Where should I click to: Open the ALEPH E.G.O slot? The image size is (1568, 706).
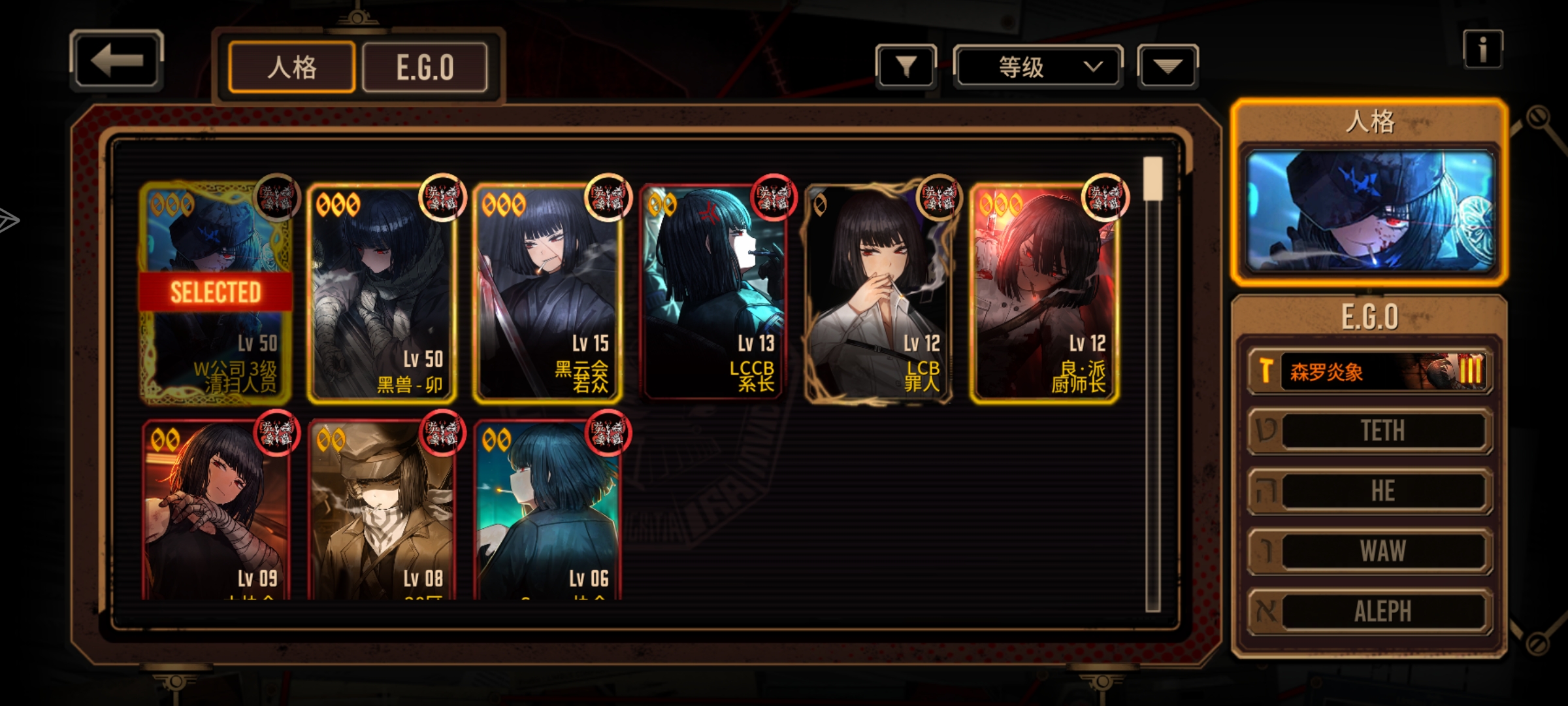pyautogui.click(x=1370, y=611)
